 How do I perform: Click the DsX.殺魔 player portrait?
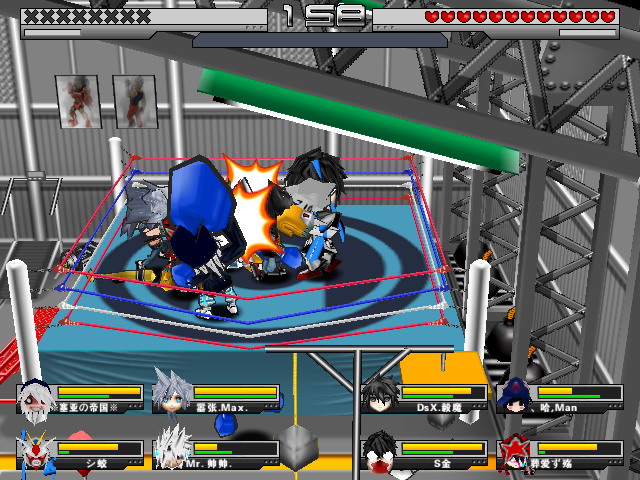[x=378, y=395]
